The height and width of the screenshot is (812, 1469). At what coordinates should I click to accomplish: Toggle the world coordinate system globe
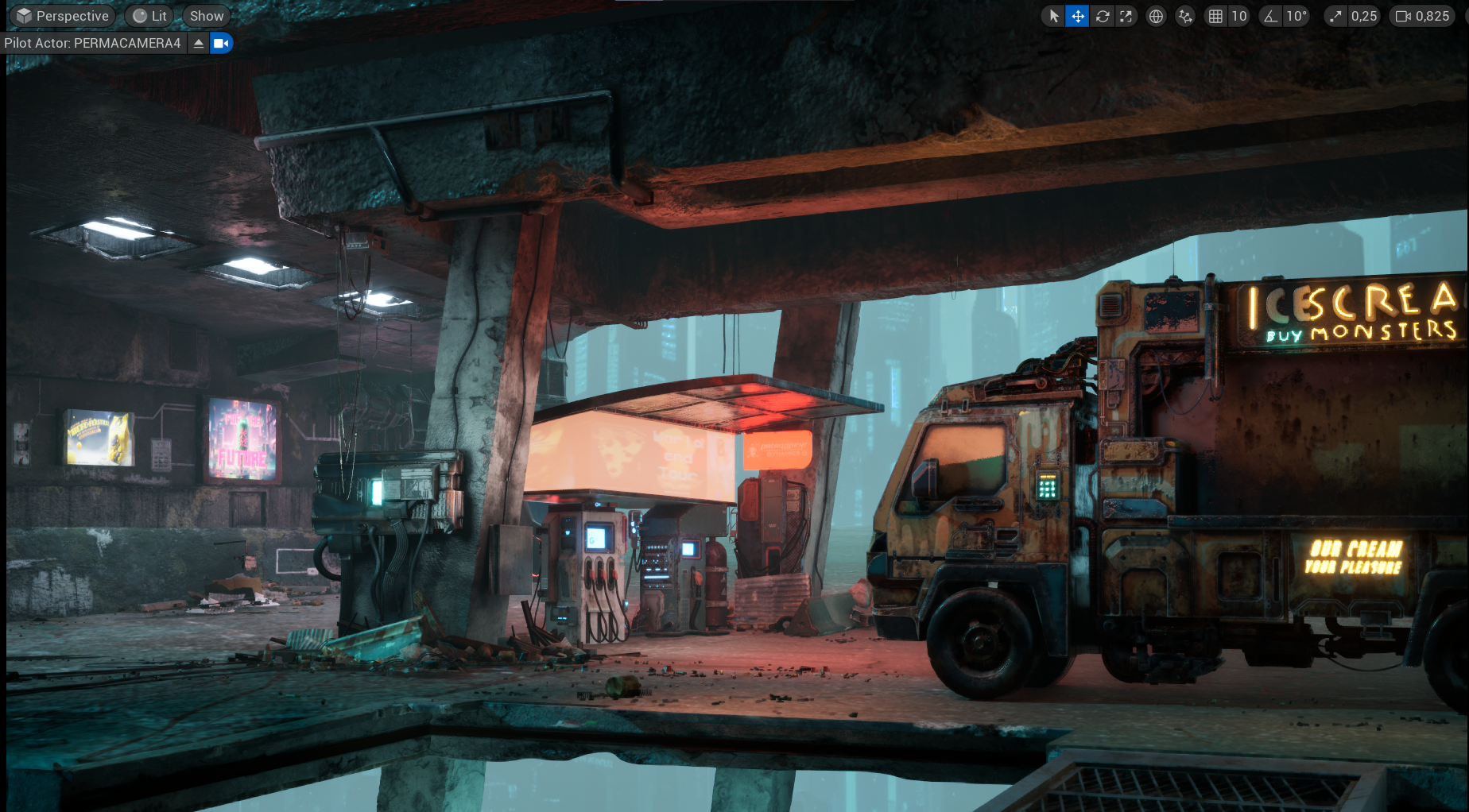[x=1156, y=16]
